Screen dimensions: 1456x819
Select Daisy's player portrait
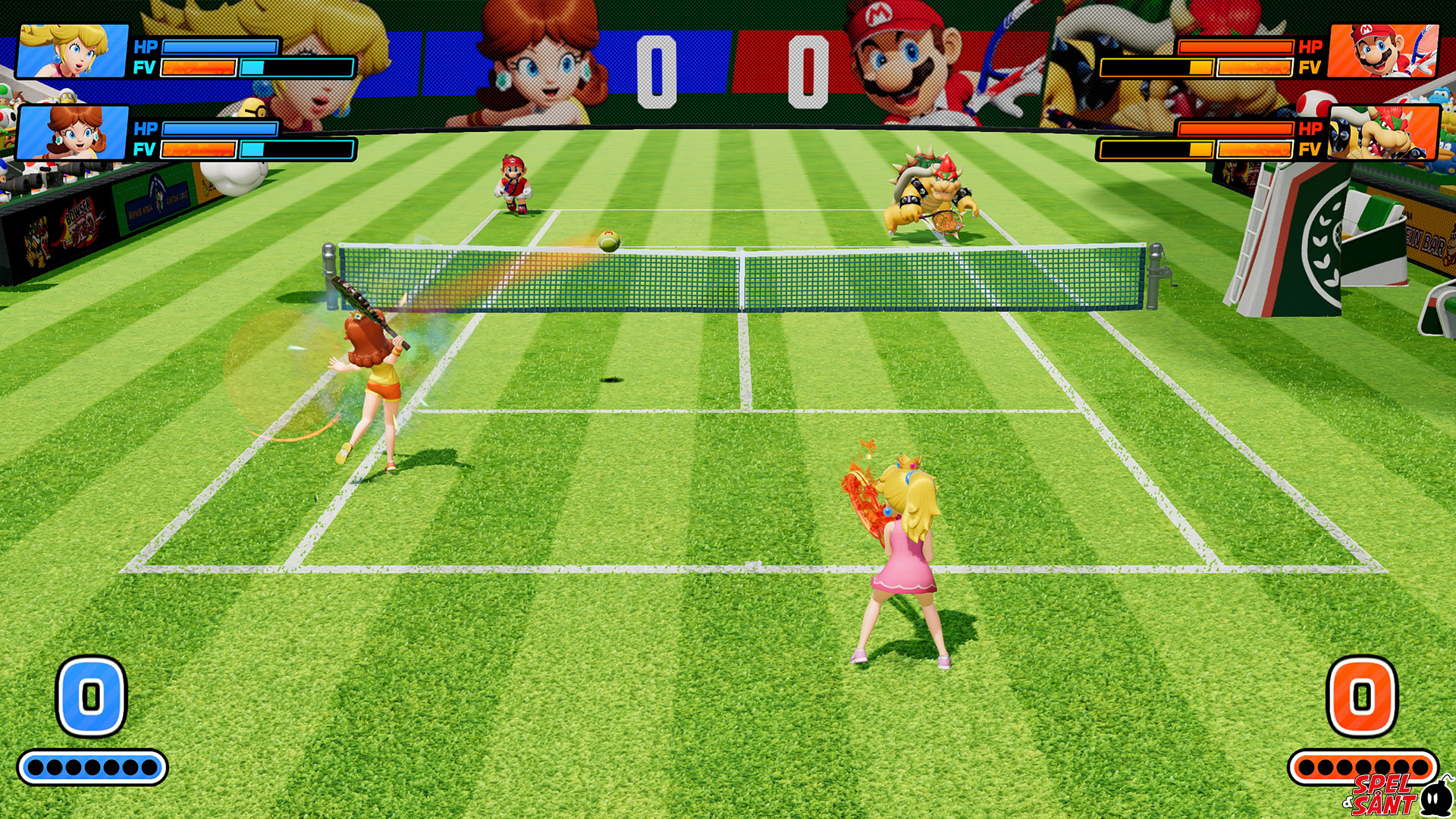(x=73, y=133)
